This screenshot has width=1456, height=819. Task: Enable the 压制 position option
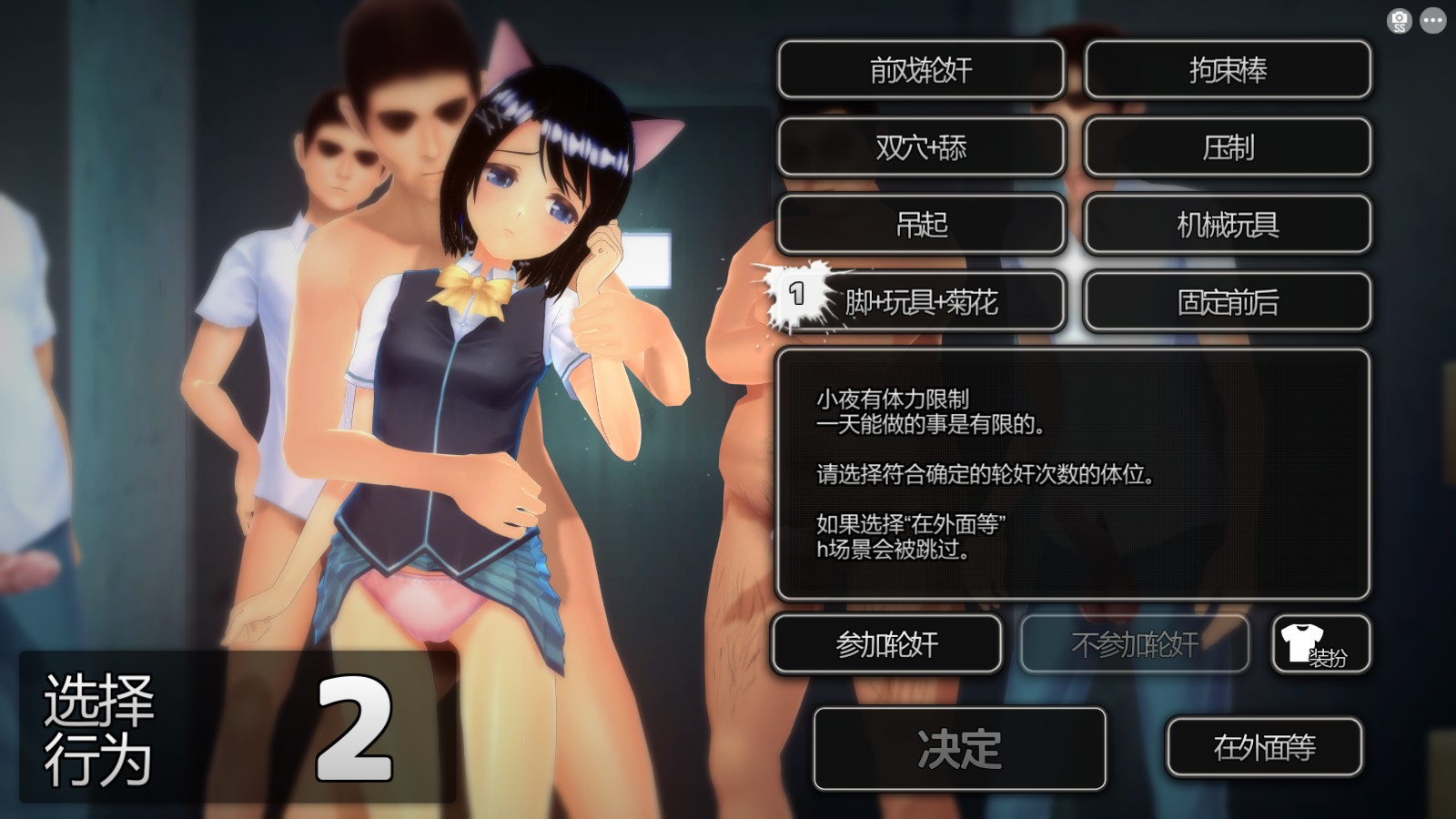(1227, 148)
